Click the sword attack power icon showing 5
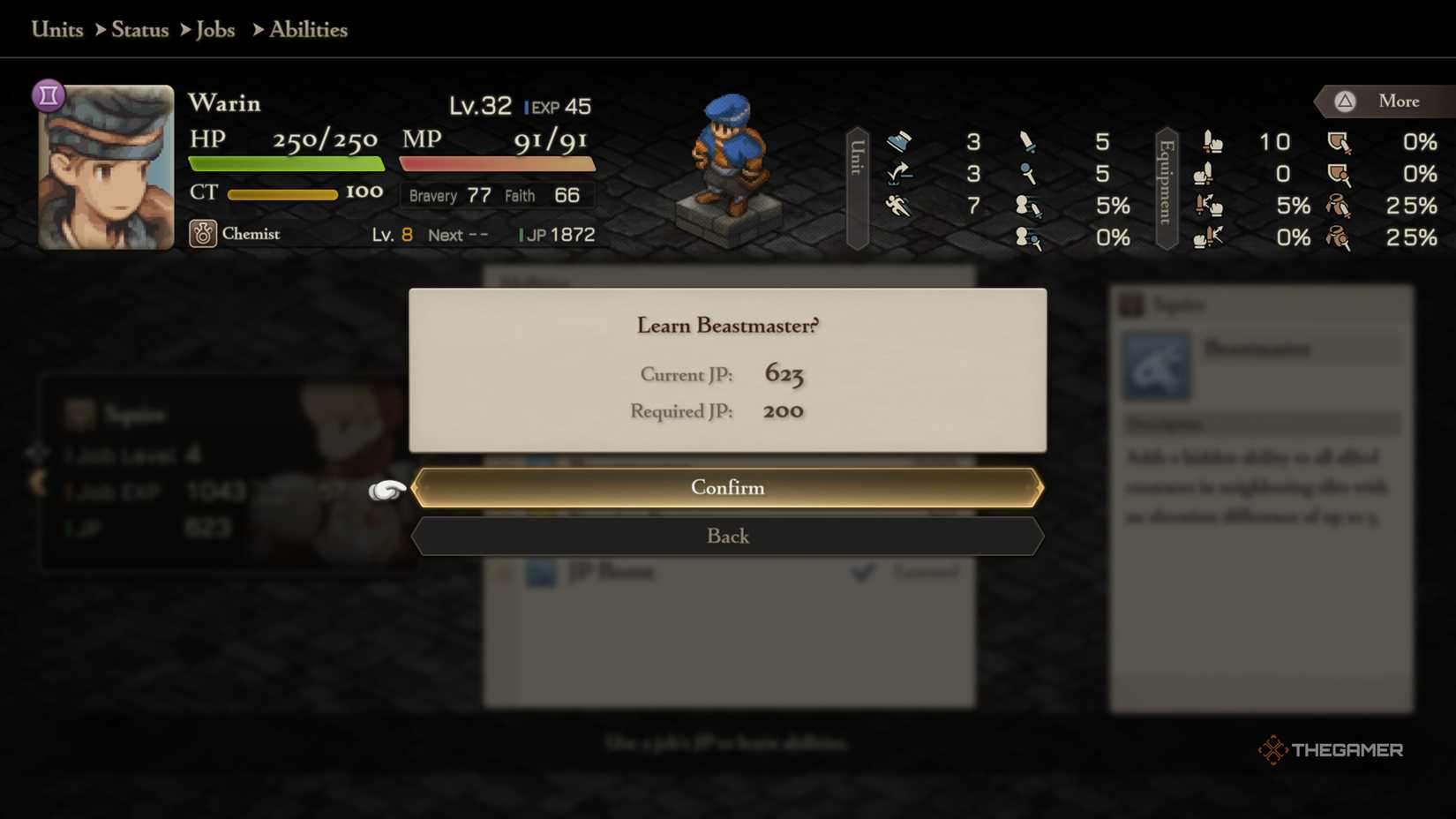 pyautogui.click(x=1026, y=141)
